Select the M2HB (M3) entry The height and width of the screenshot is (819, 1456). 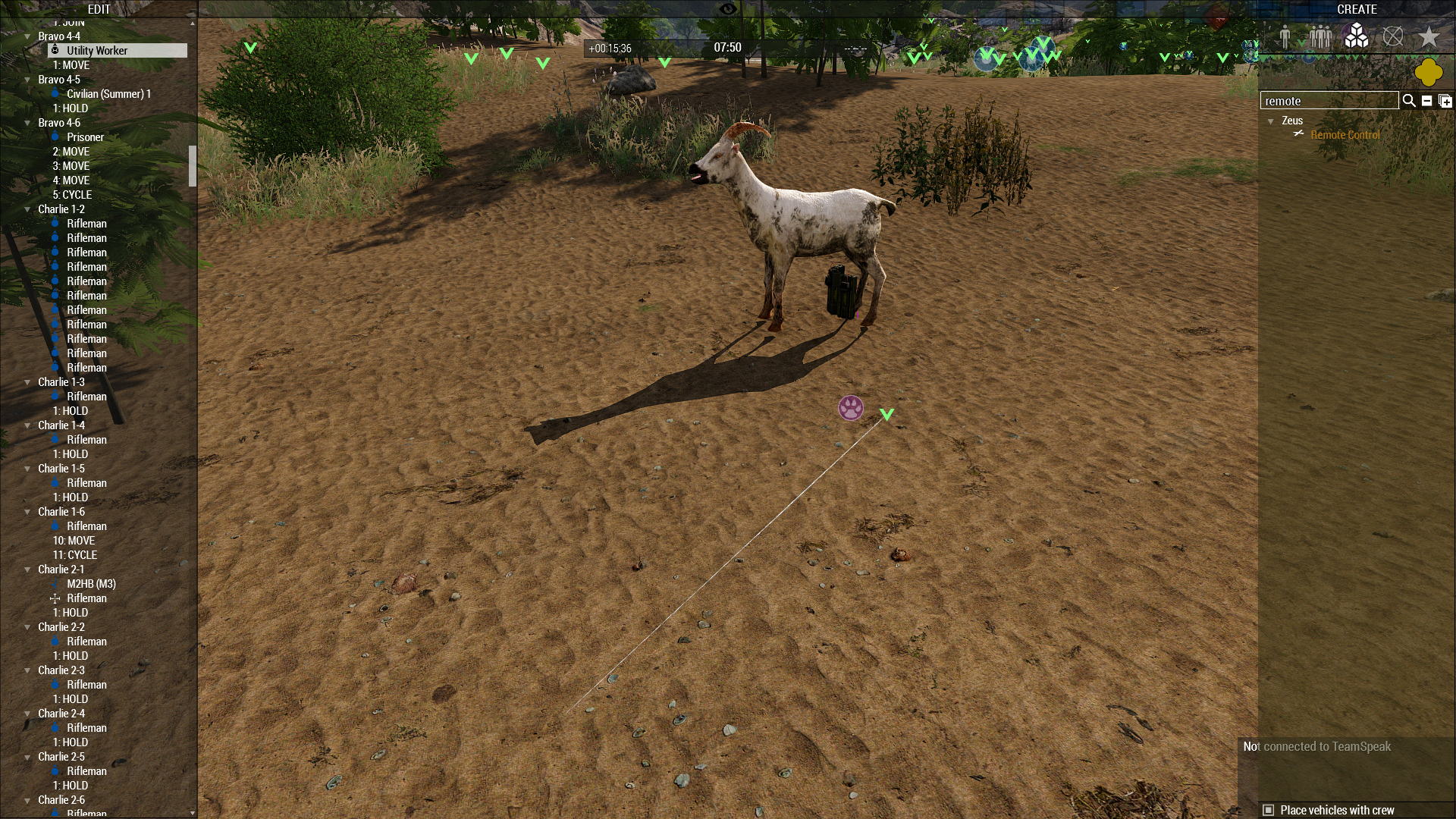coord(91,584)
